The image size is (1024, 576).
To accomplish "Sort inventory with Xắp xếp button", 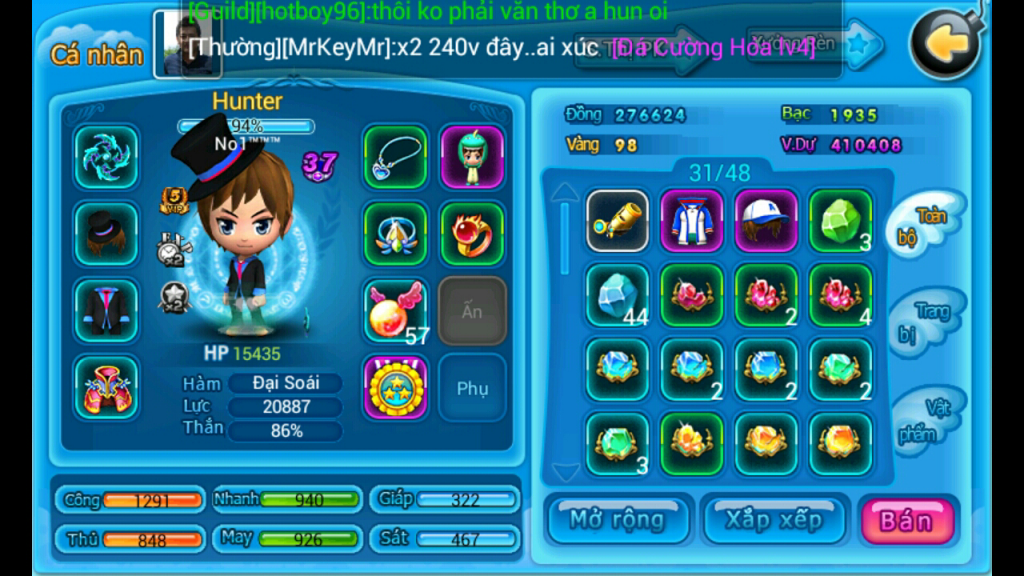I will (773, 521).
